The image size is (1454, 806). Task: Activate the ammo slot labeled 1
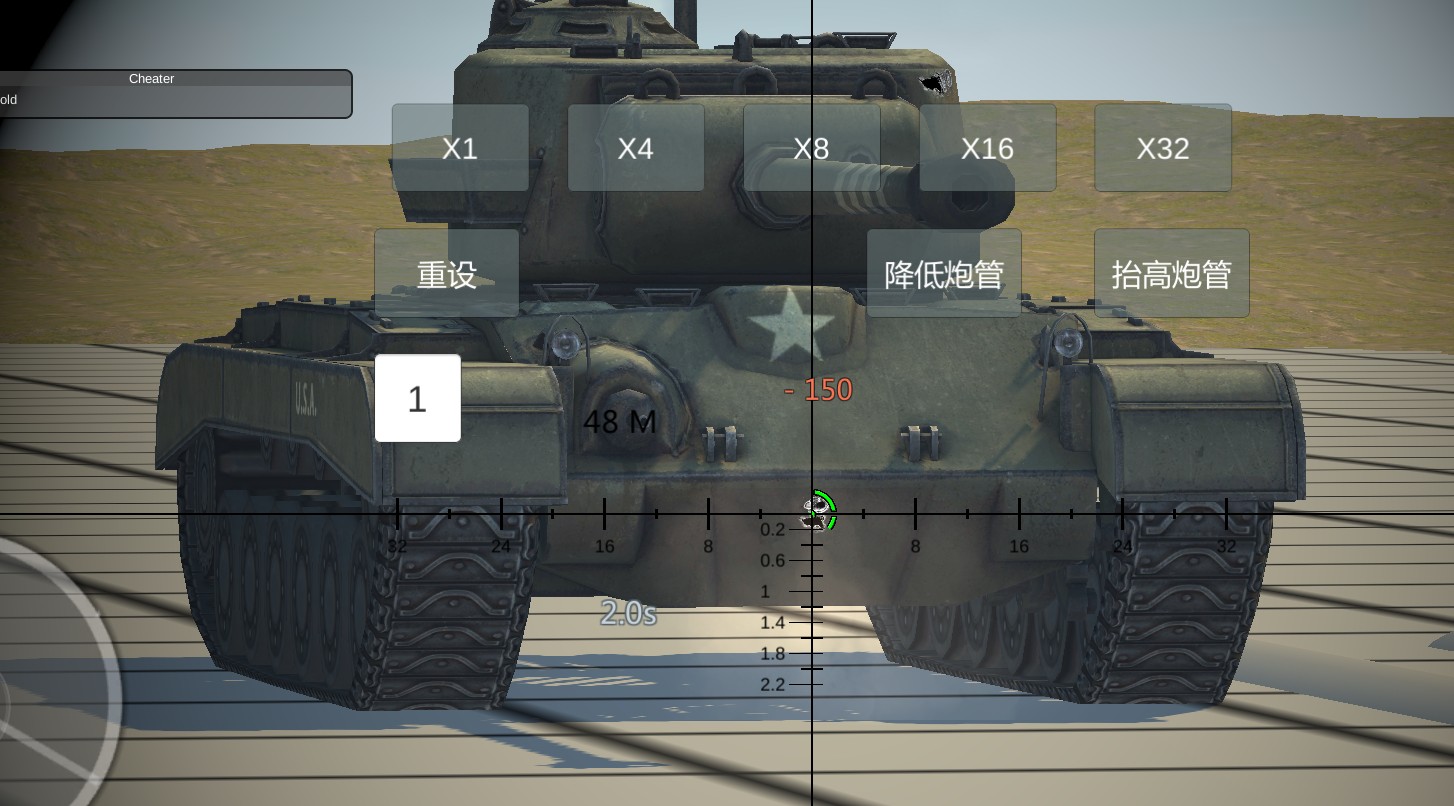click(417, 397)
